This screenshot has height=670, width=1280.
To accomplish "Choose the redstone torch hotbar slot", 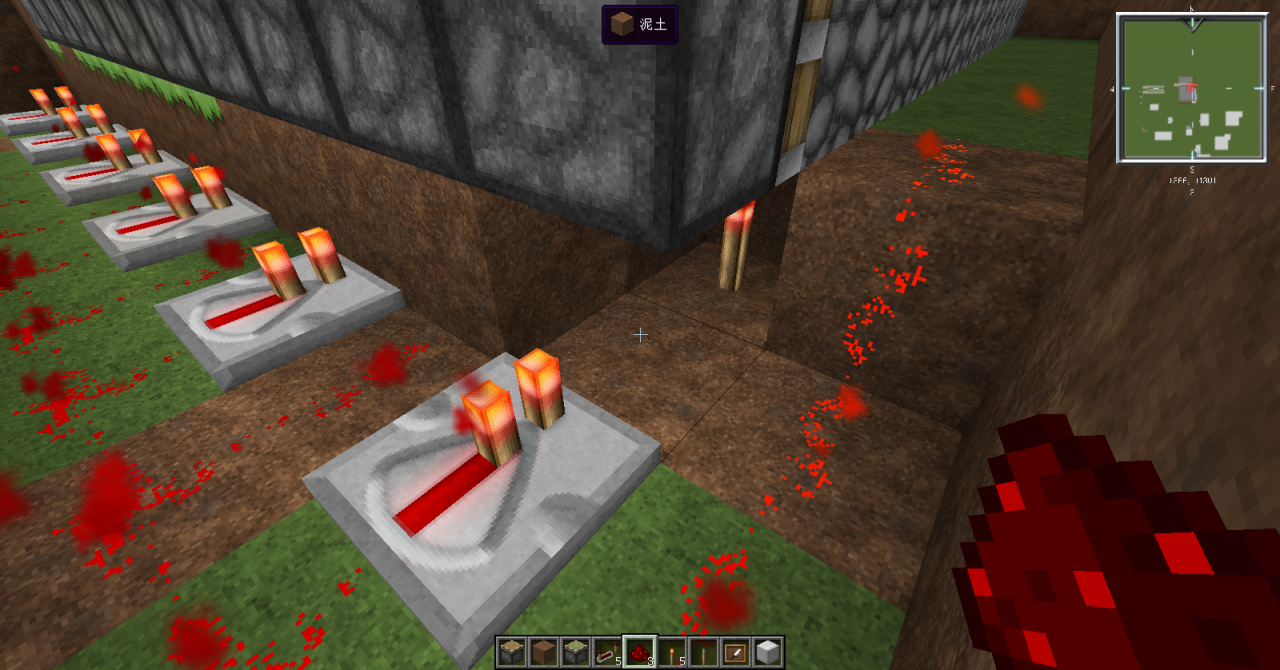I will [x=671, y=652].
